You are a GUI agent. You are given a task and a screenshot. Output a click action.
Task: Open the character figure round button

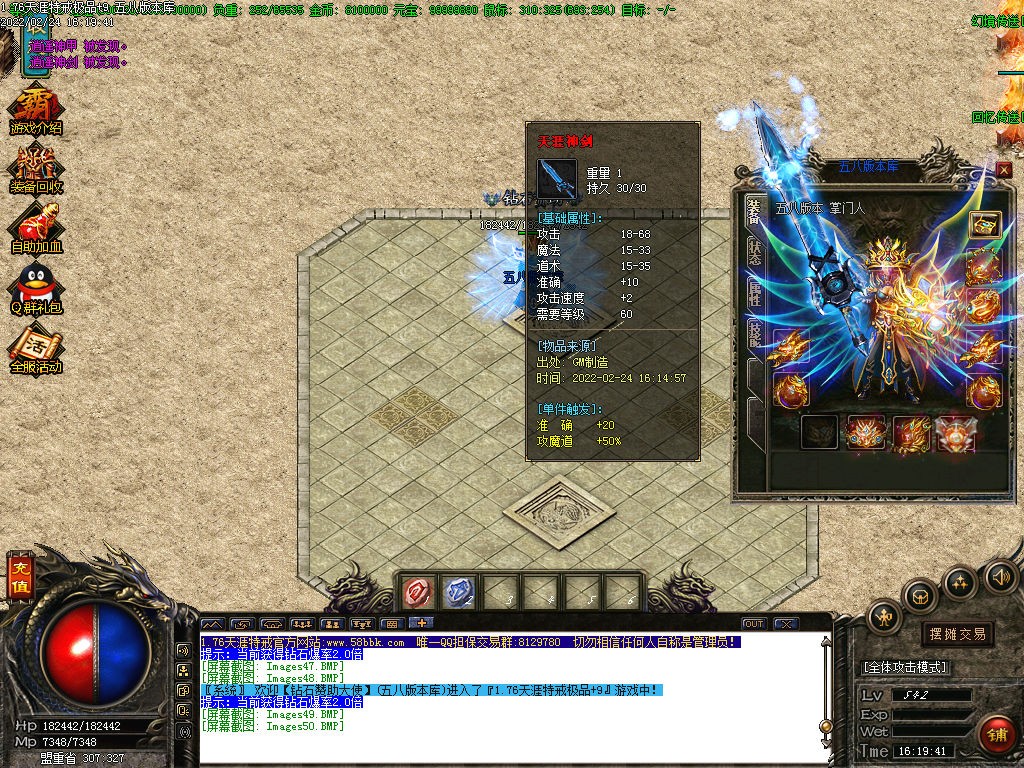coord(884,617)
